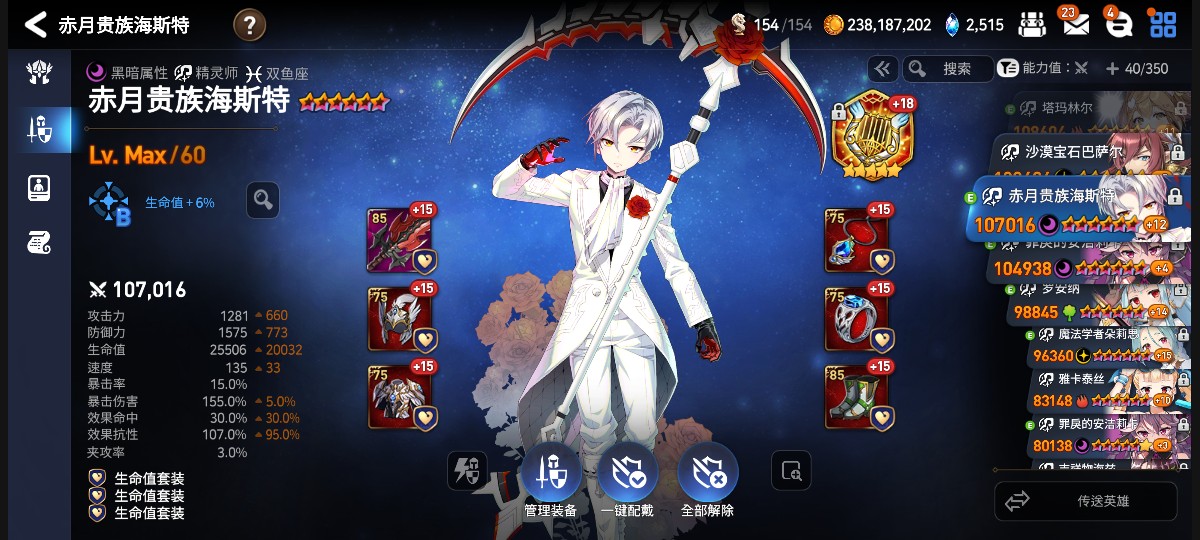The width and height of the screenshot is (1200, 540).
Task: Go back using the top-left arrow
Action: tap(35, 24)
